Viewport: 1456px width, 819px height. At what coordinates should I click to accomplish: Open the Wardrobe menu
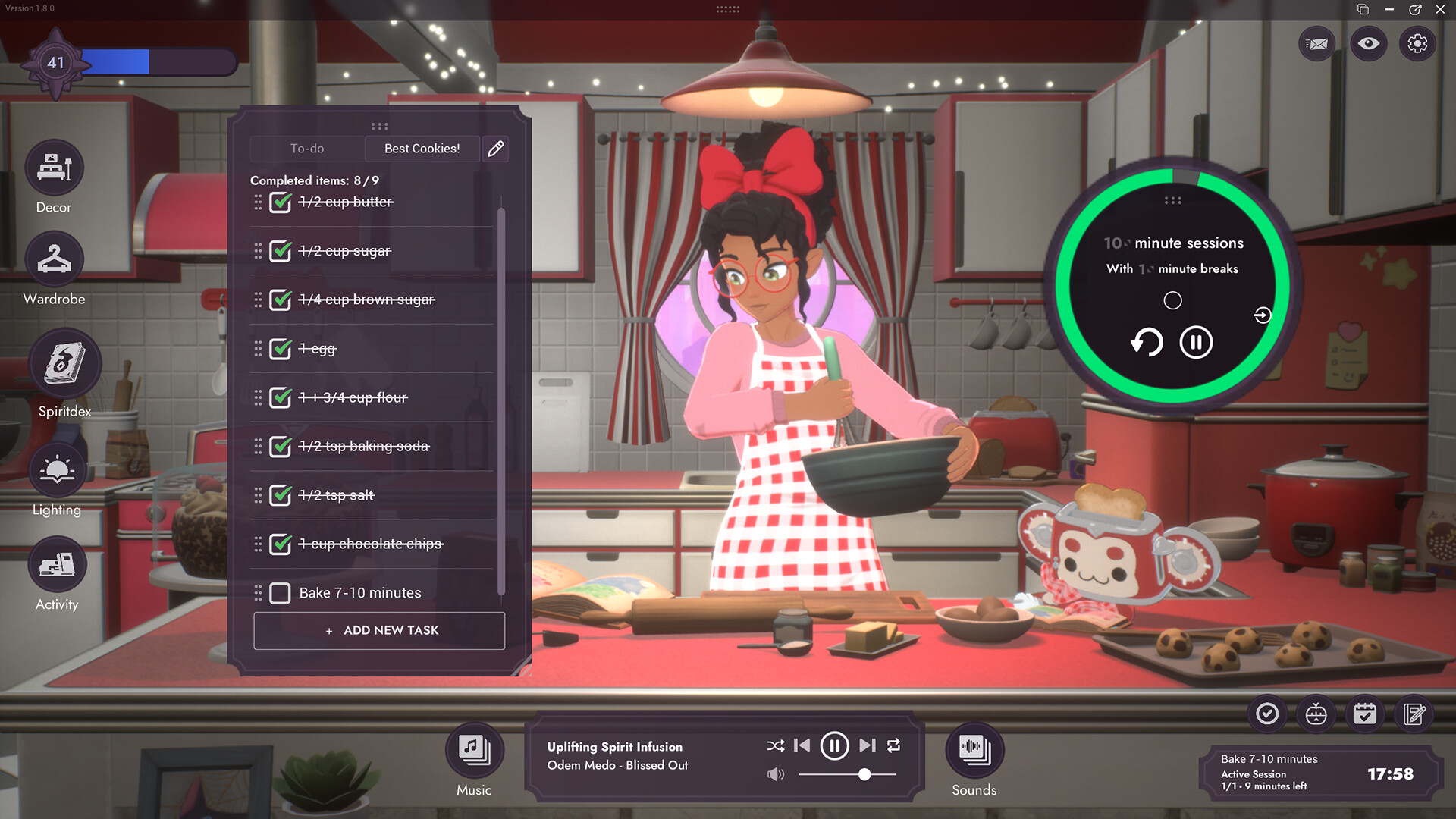(x=54, y=259)
